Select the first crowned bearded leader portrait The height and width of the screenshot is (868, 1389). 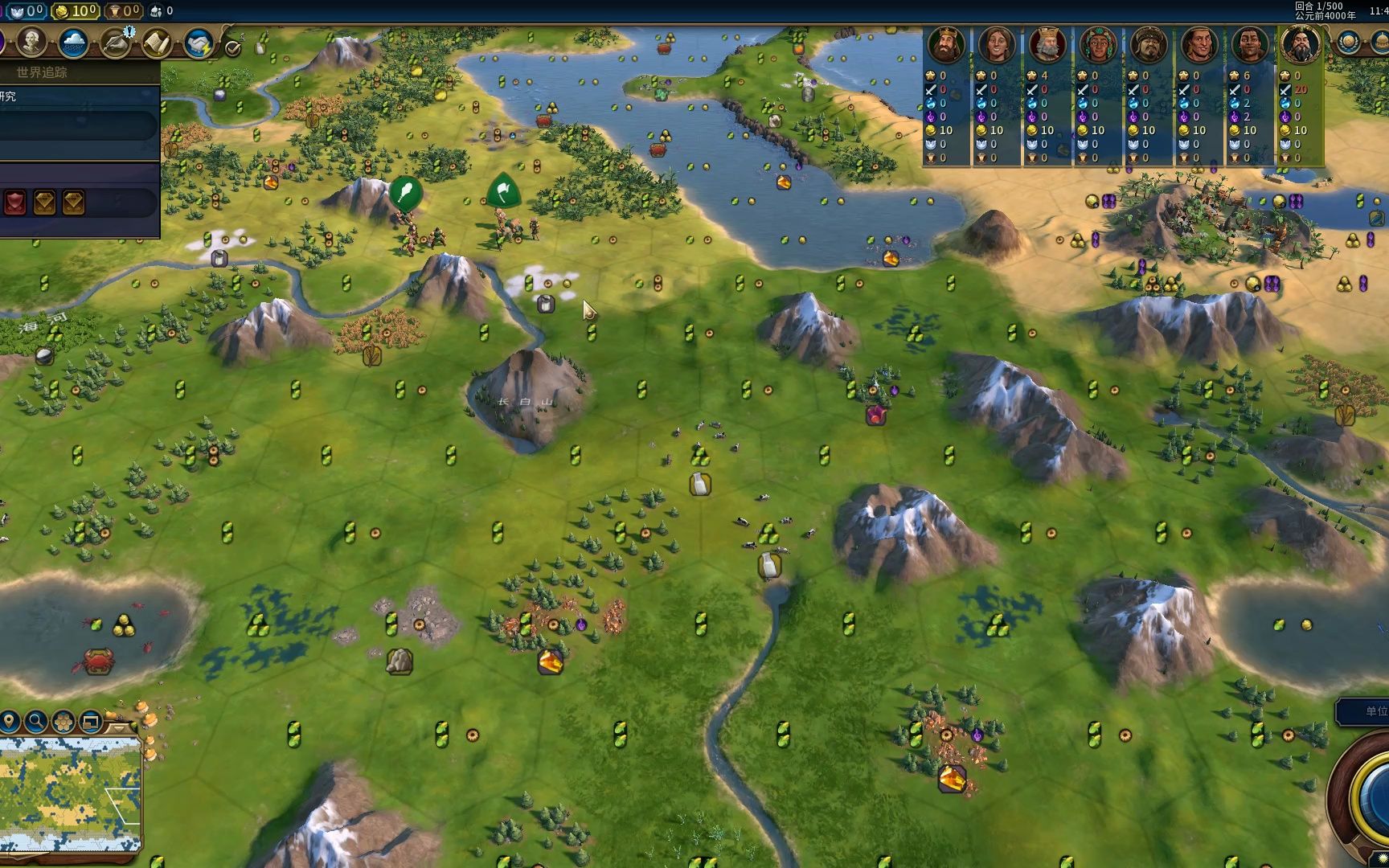946,45
